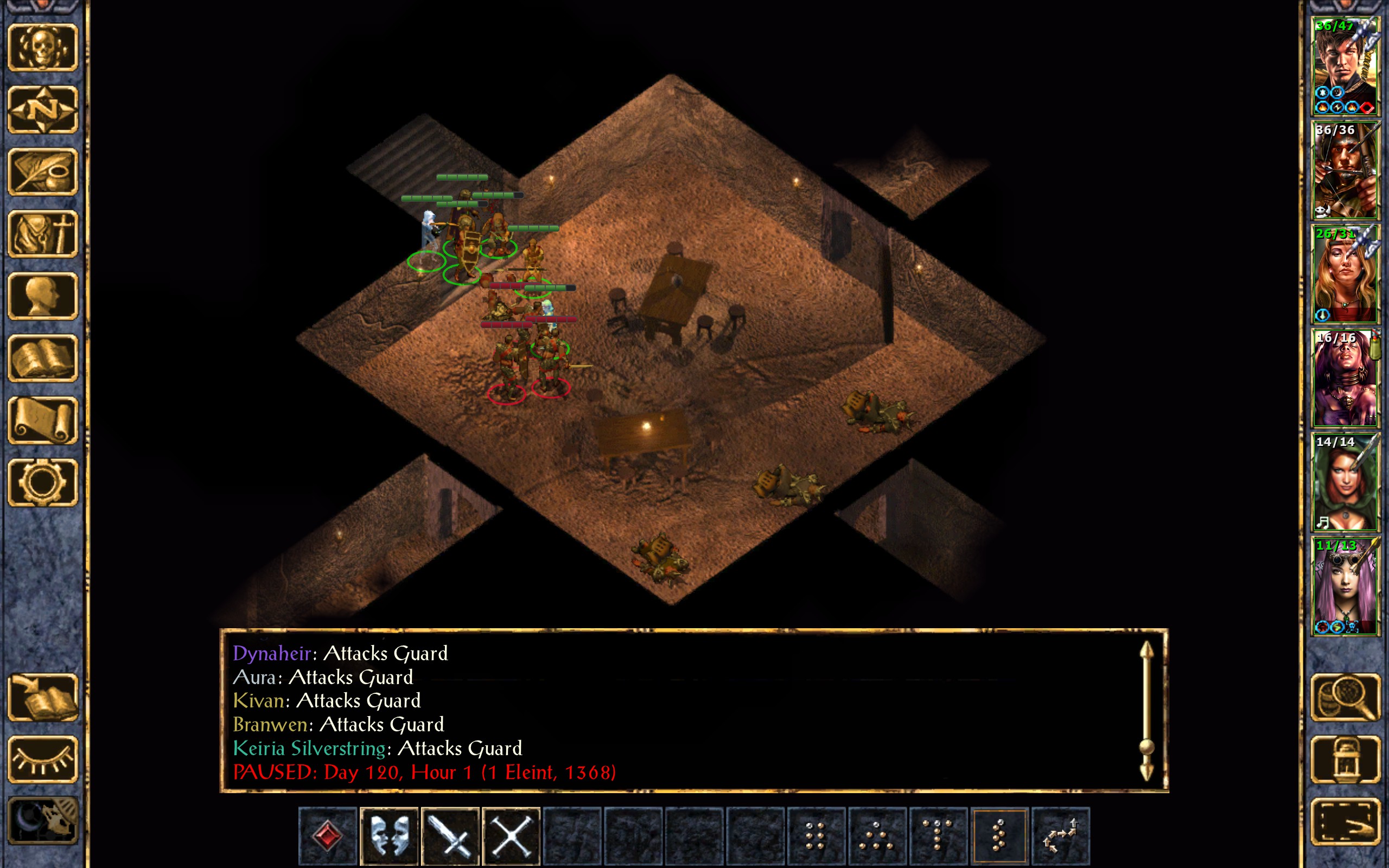Toggle party AI with the lantern button
Viewport: 1389px width, 868px height.
point(1345,759)
